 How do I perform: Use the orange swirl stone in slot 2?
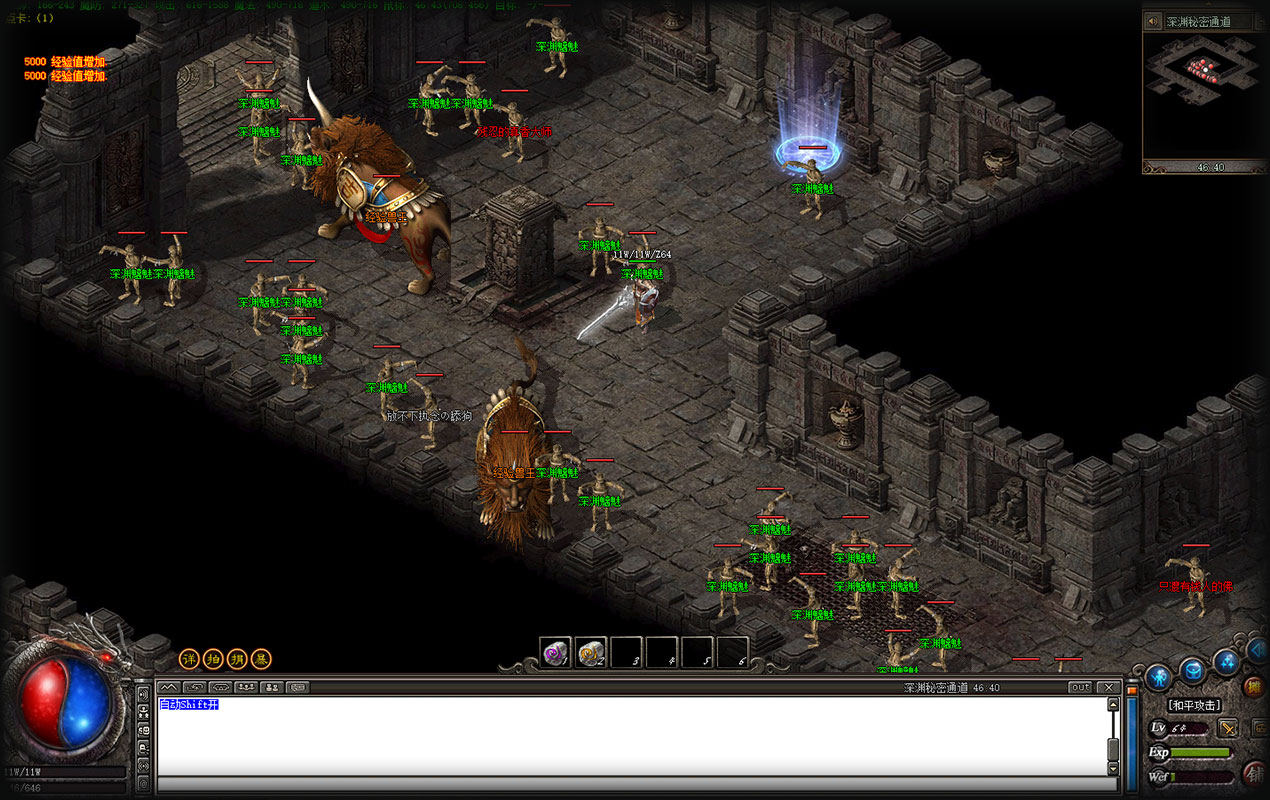[x=591, y=653]
